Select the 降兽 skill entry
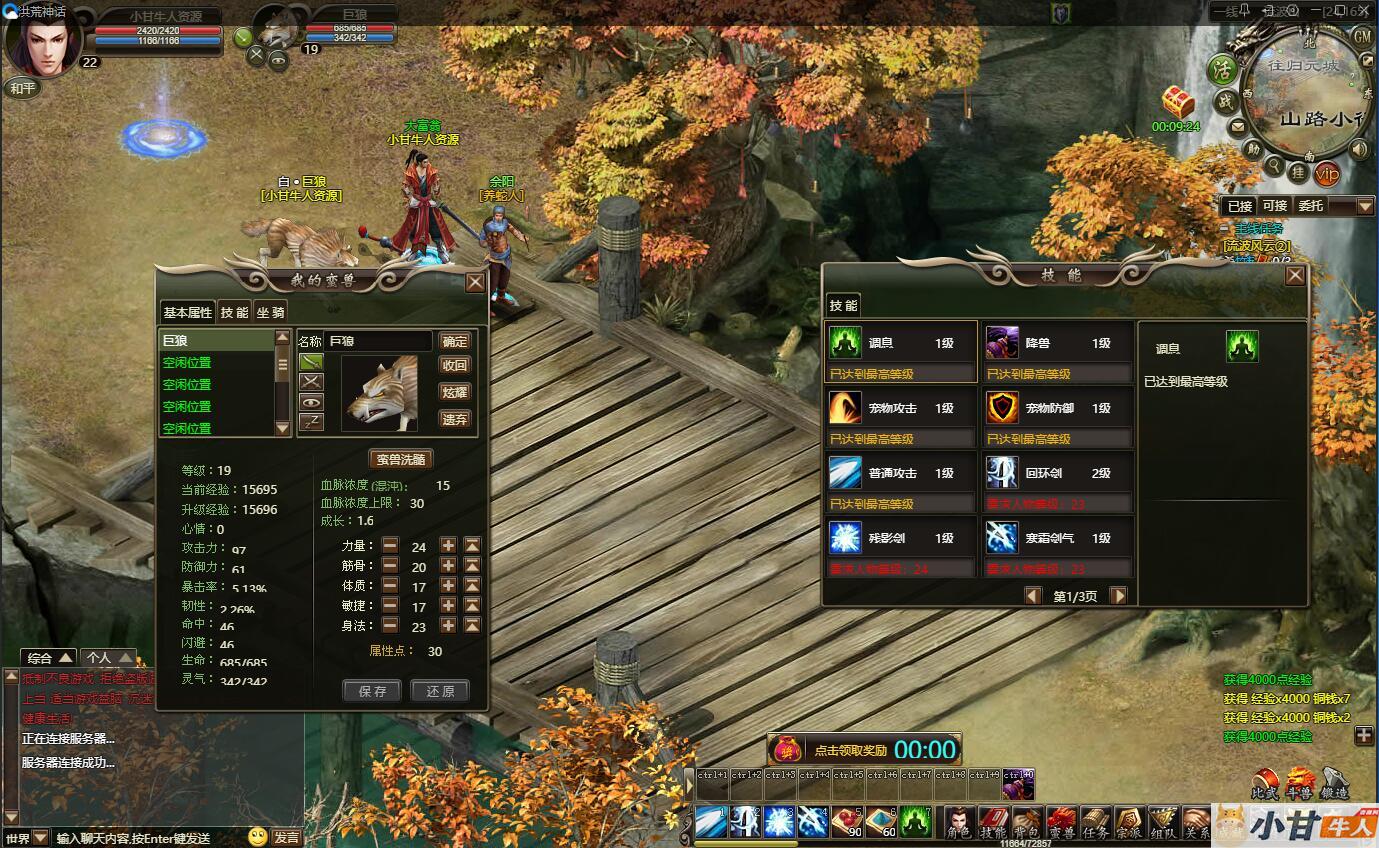1379x848 pixels. pyautogui.click(x=1058, y=352)
